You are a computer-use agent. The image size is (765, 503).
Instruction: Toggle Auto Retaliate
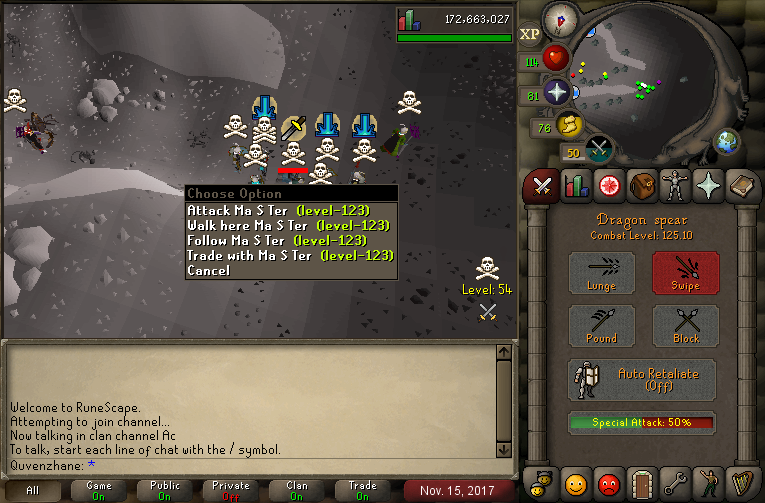point(642,380)
